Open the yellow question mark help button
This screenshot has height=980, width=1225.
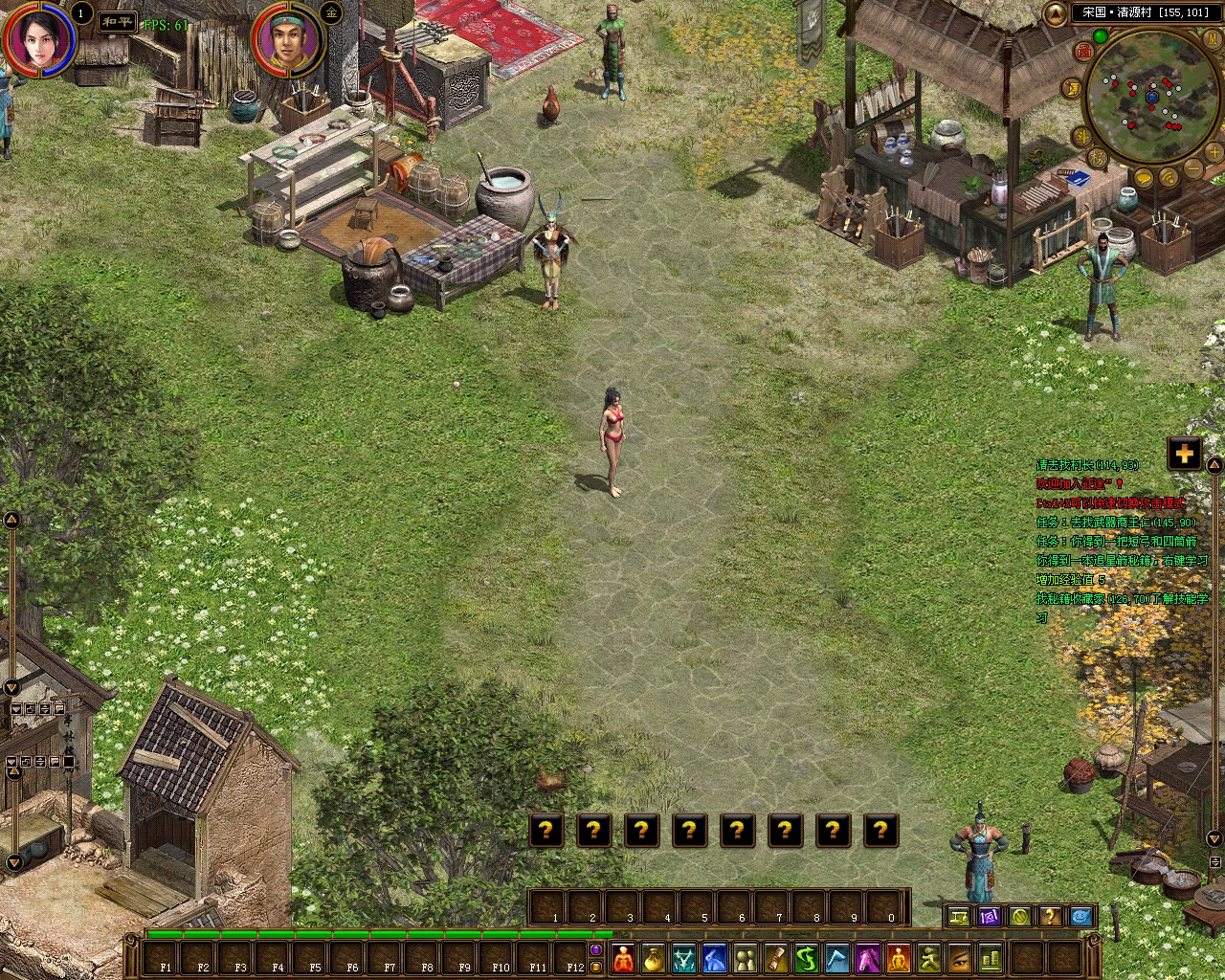click(1050, 917)
